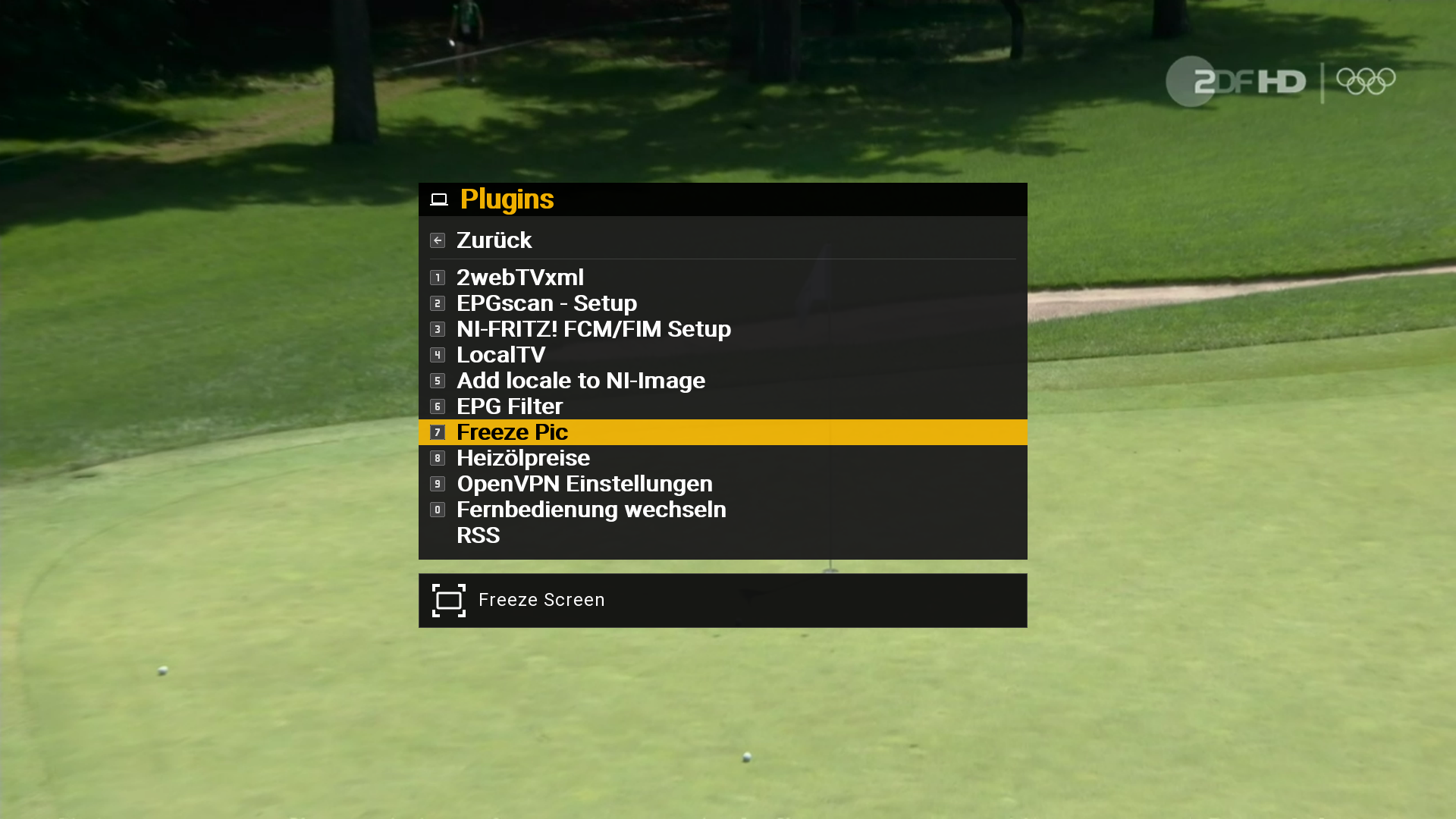Image resolution: width=1456 pixels, height=819 pixels.
Task: Open the RSS plugin
Action: [478, 535]
